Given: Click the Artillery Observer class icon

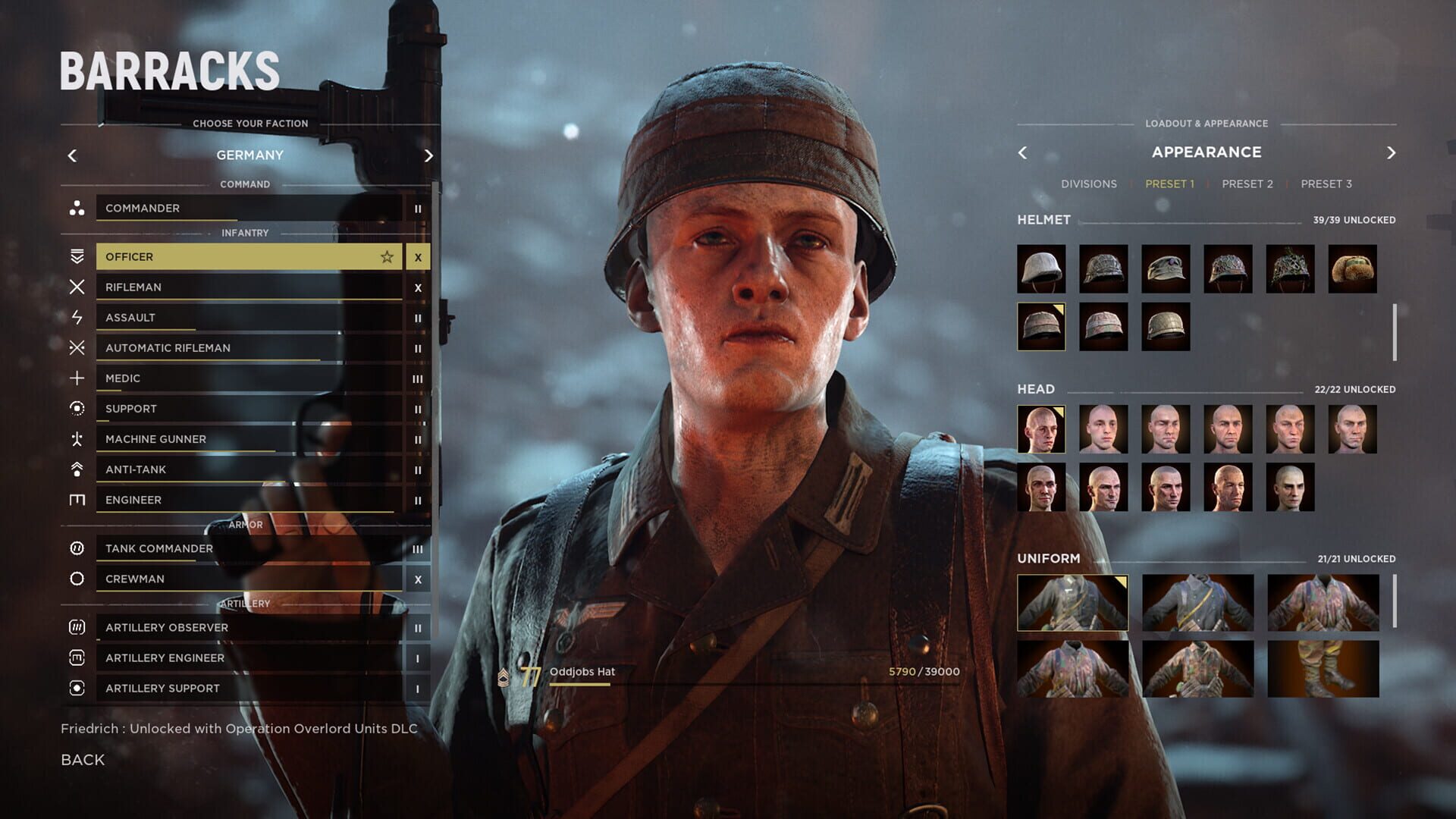Looking at the screenshot, I should pos(76,627).
